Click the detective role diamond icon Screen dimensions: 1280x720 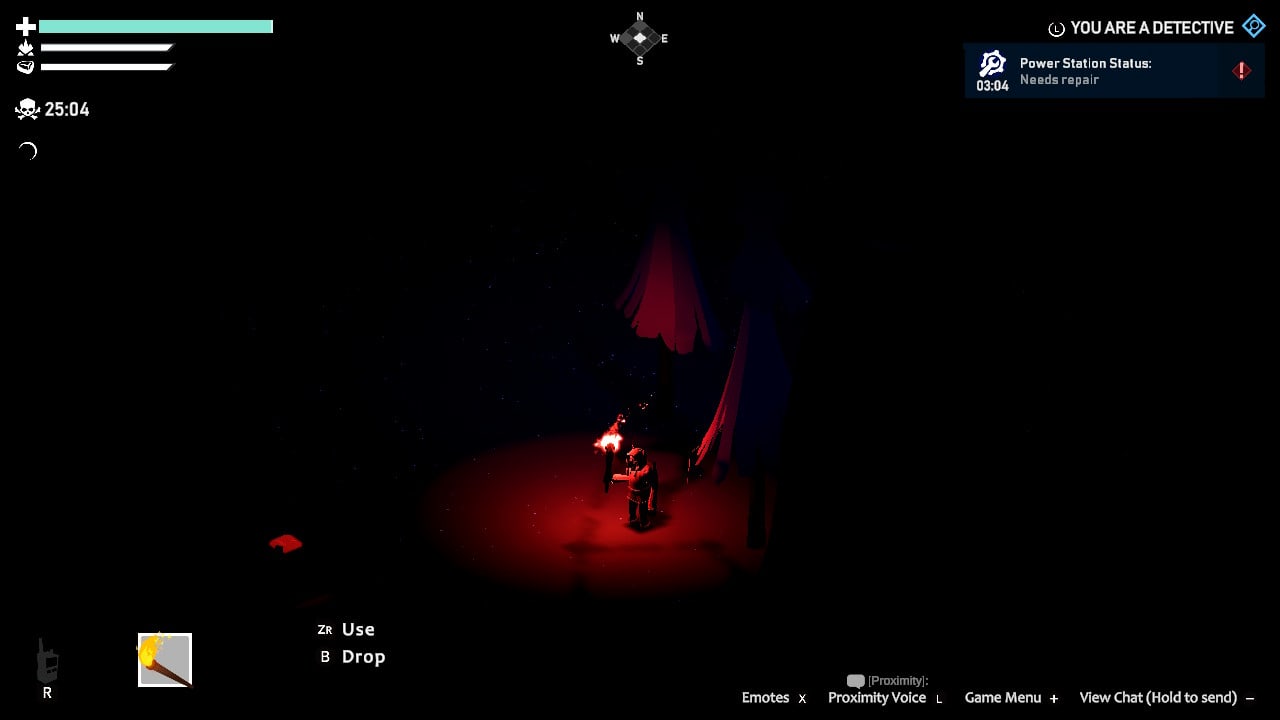[1252, 26]
